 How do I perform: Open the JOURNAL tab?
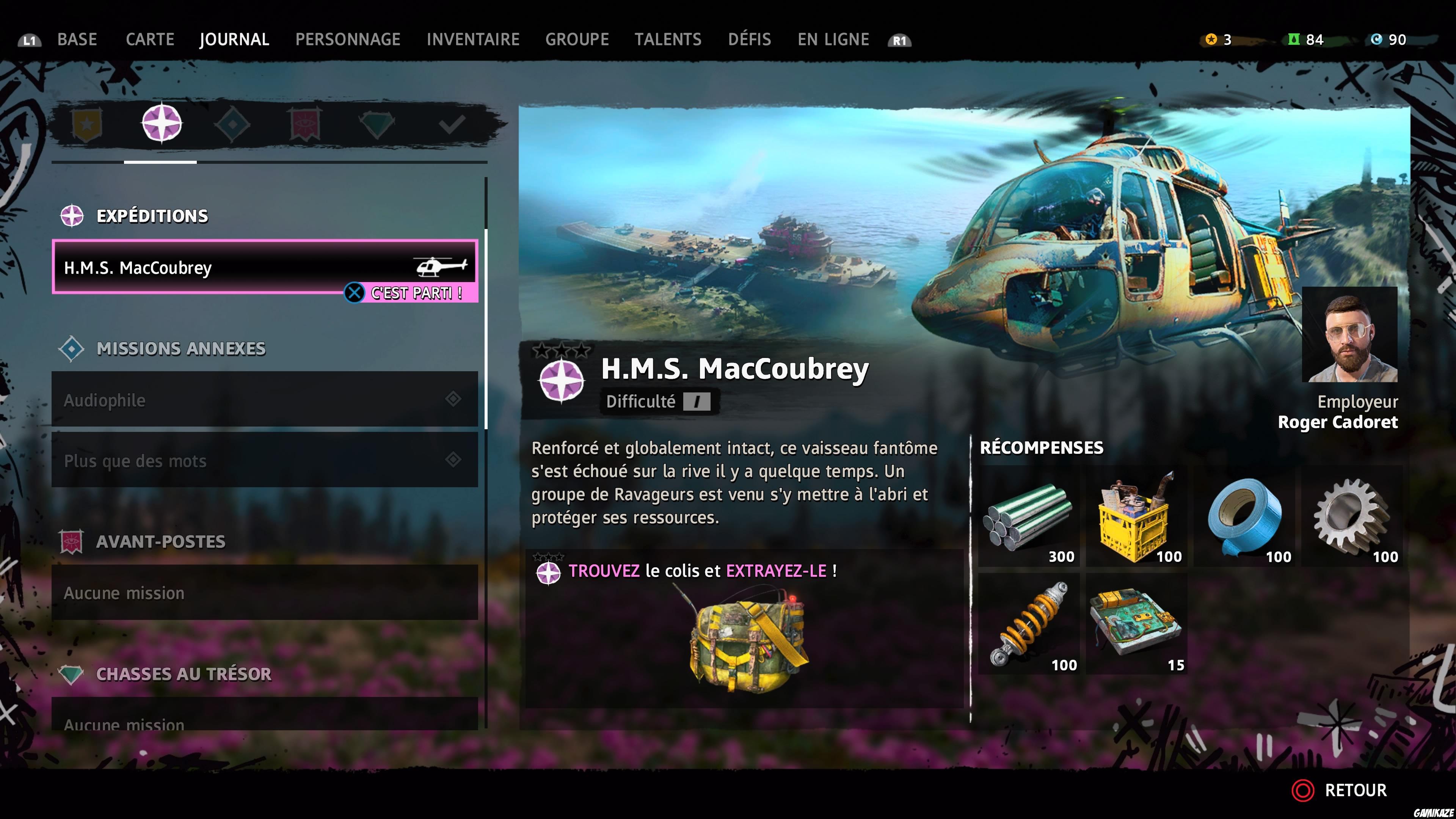[x=234, y=39]
